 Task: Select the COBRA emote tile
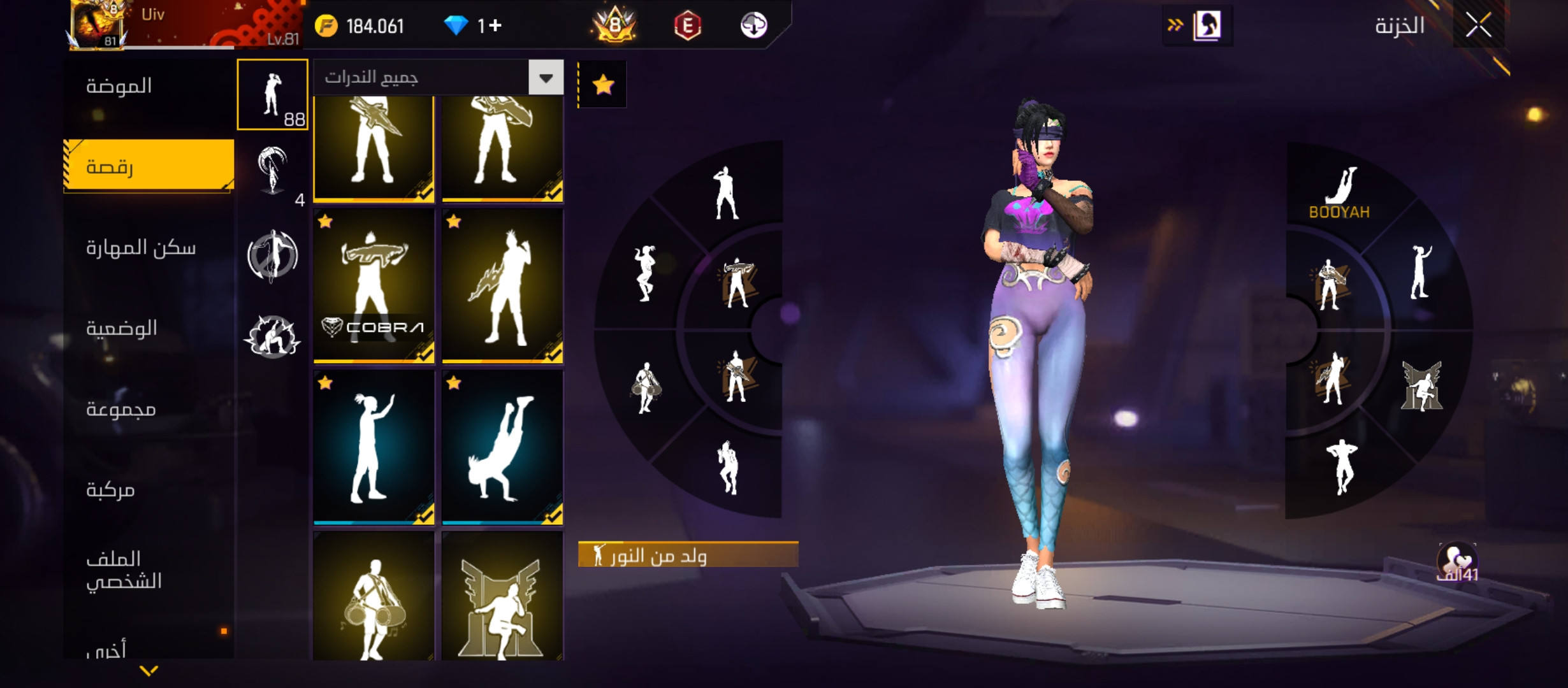tap(374, 286)
